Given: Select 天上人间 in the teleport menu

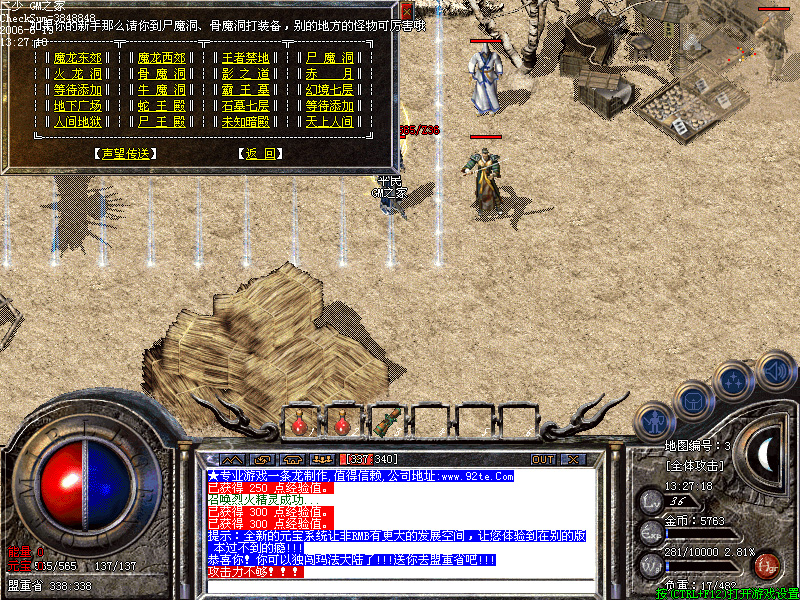Looking at the screenshot, I should pos(329,122).
